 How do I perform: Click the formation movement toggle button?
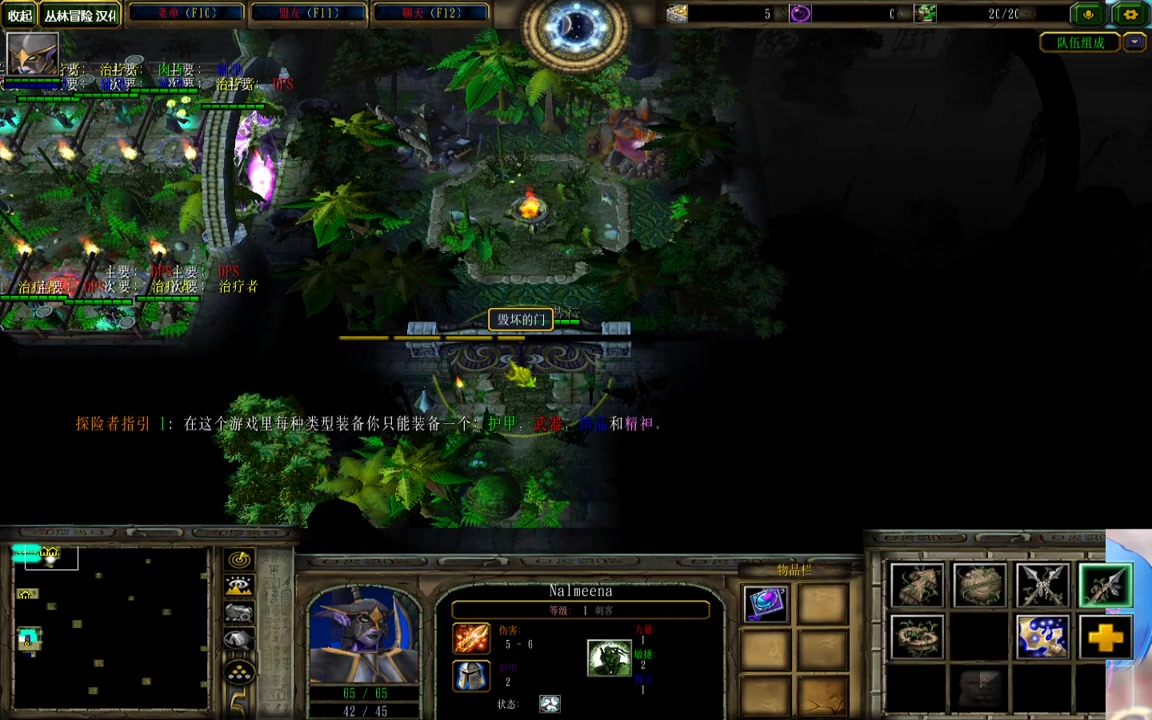pyautogui.click(x=239, y=671)
